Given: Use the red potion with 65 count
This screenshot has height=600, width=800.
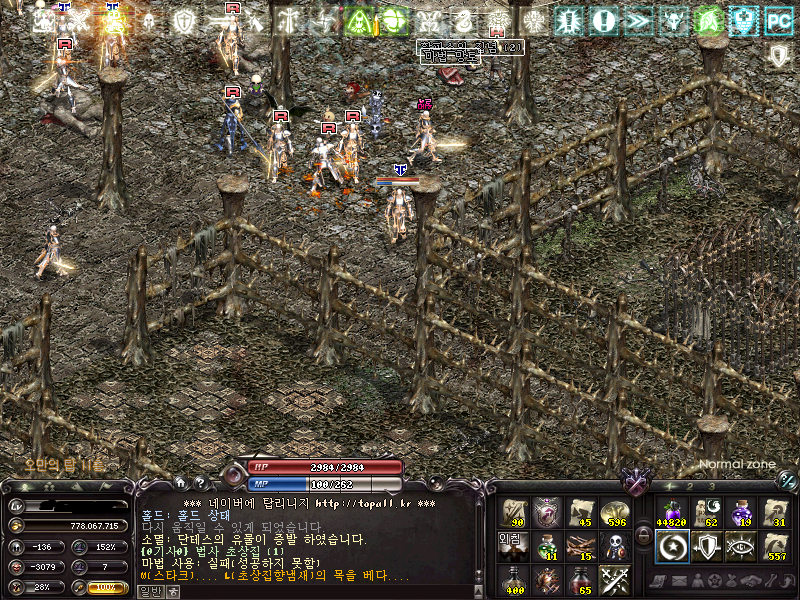Looking at the screenshot, I should tap(582, 579).
